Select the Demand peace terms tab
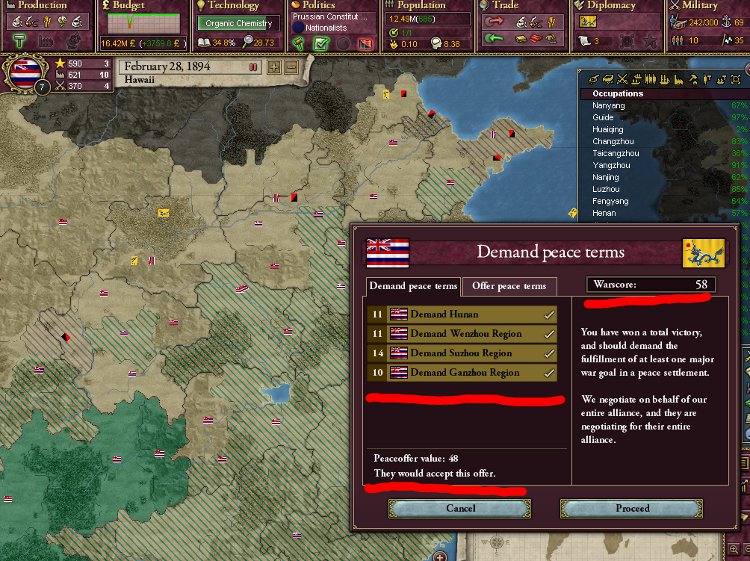The image size is (750, 561). pyautogui.click(x=413, y=286)
